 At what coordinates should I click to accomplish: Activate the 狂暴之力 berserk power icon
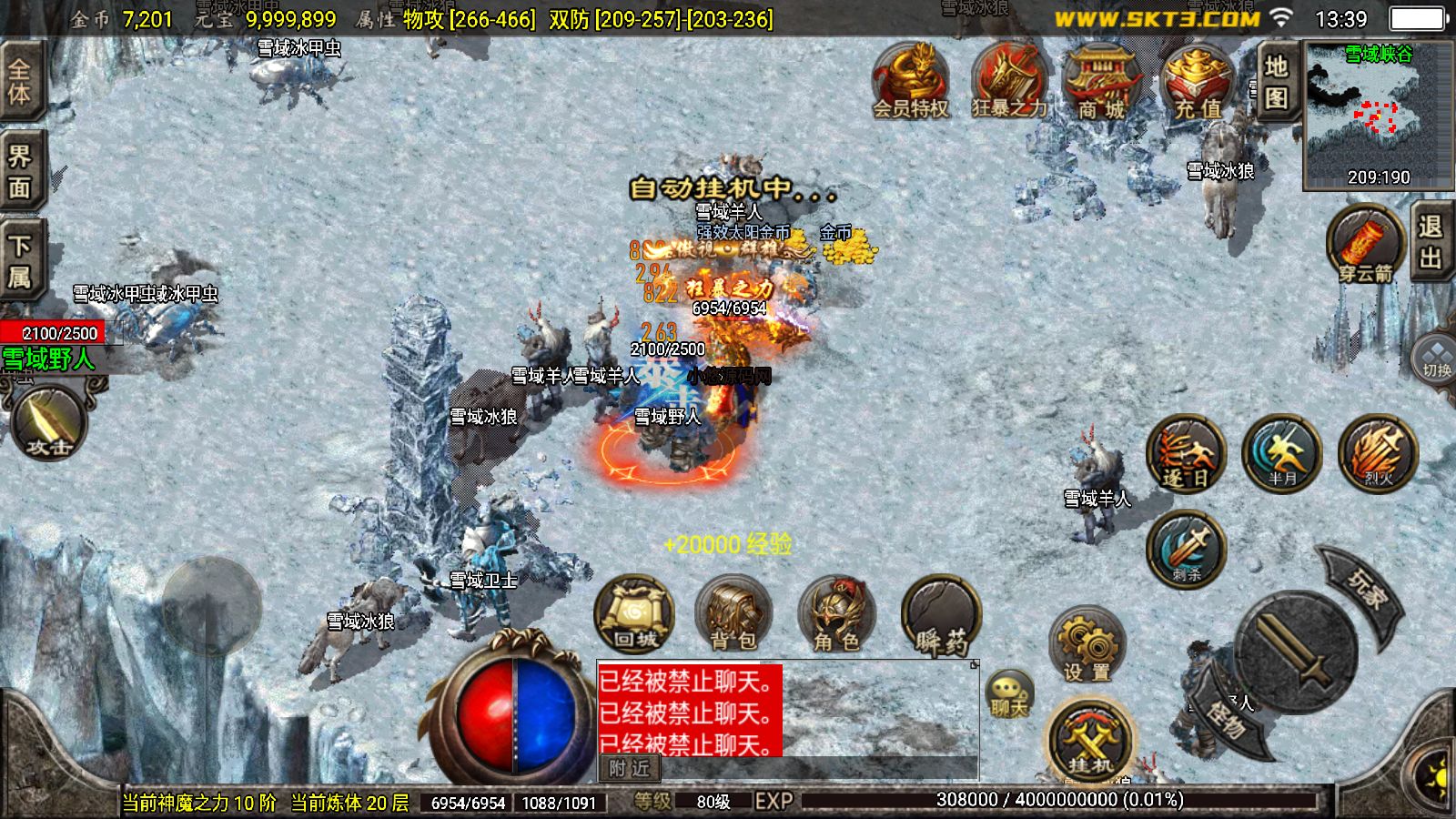1007,80
